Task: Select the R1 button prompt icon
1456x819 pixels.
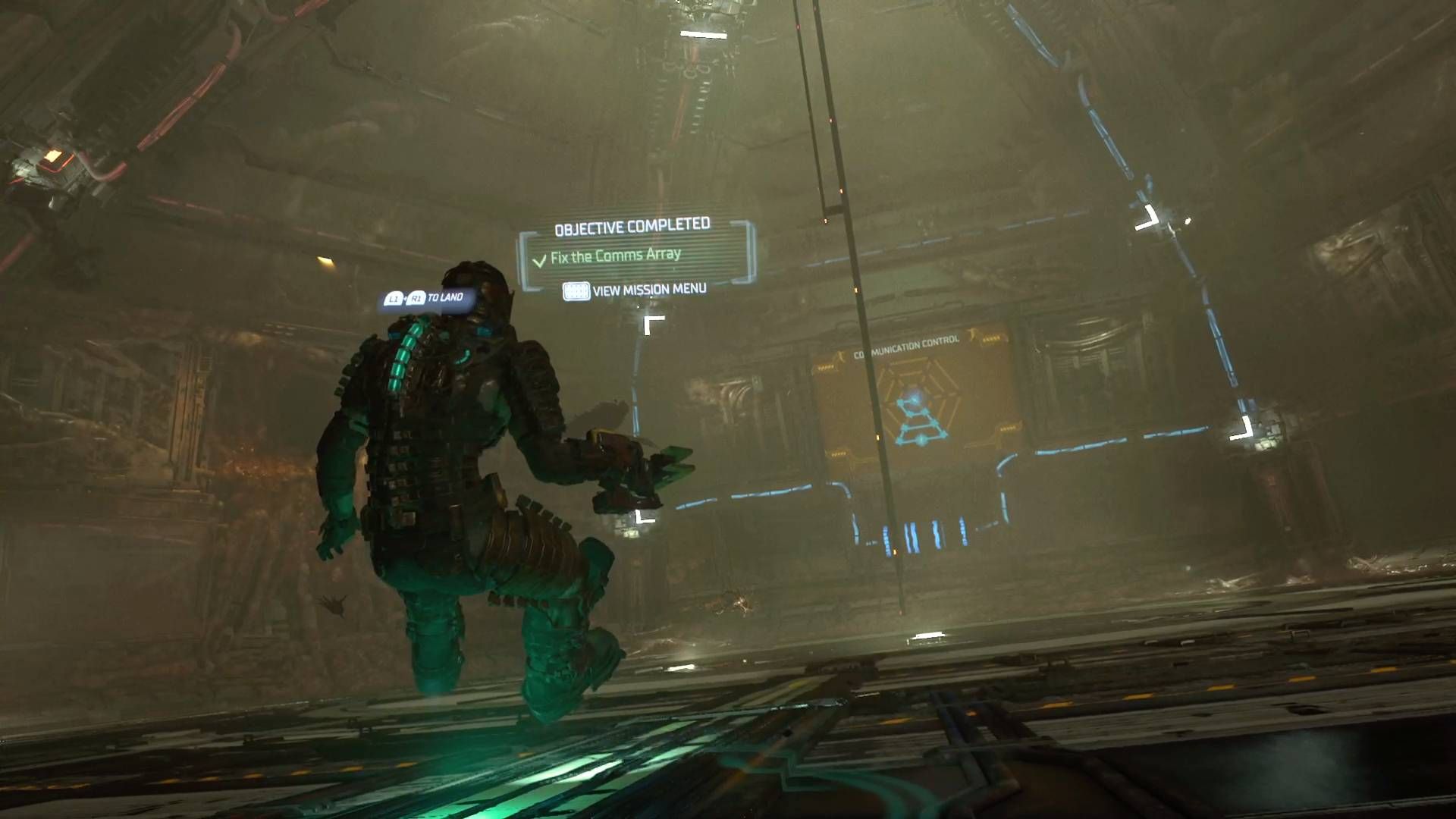Action: 416,300
